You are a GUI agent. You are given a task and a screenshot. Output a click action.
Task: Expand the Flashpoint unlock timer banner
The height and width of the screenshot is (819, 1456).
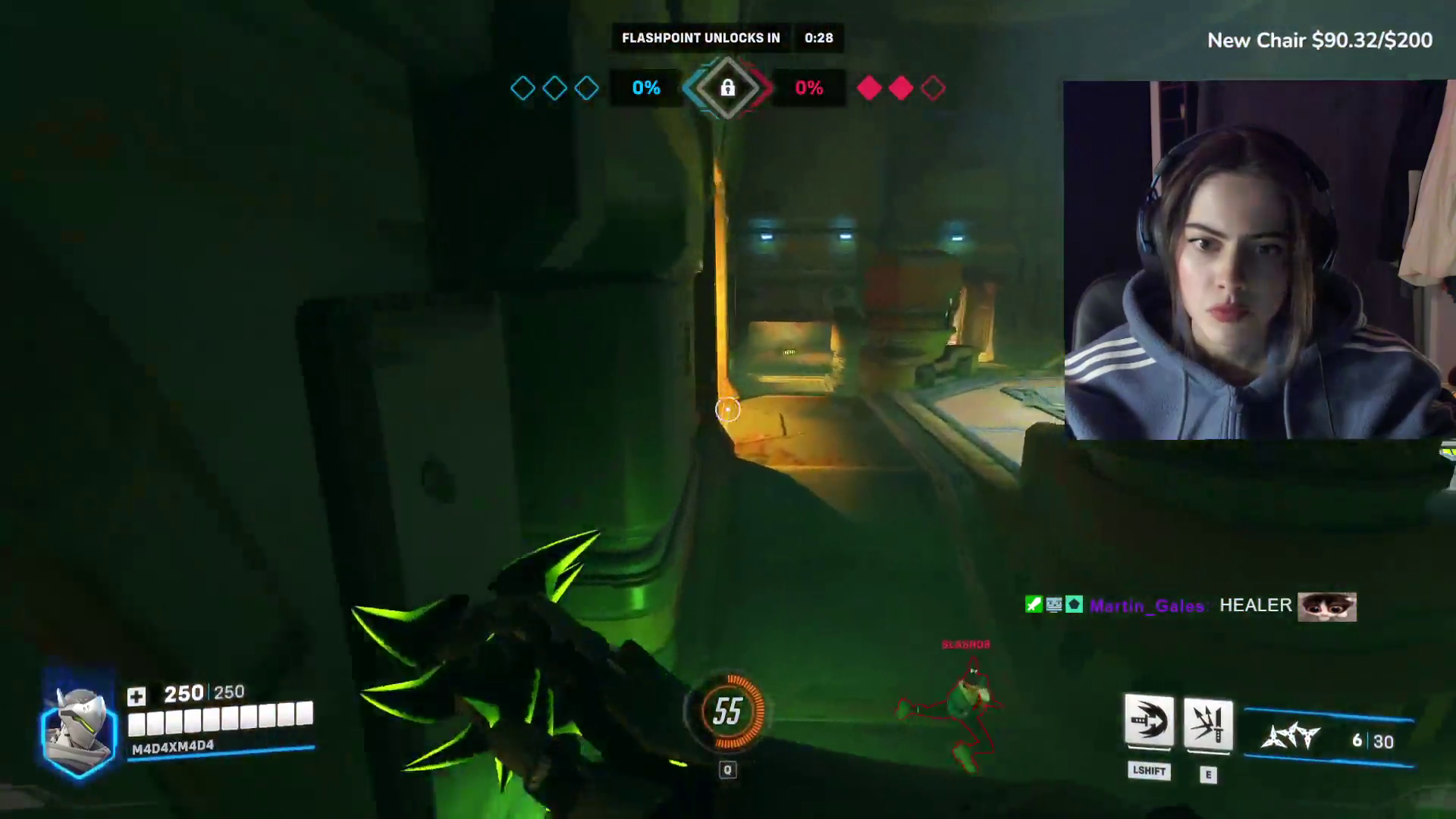(726, 38)
